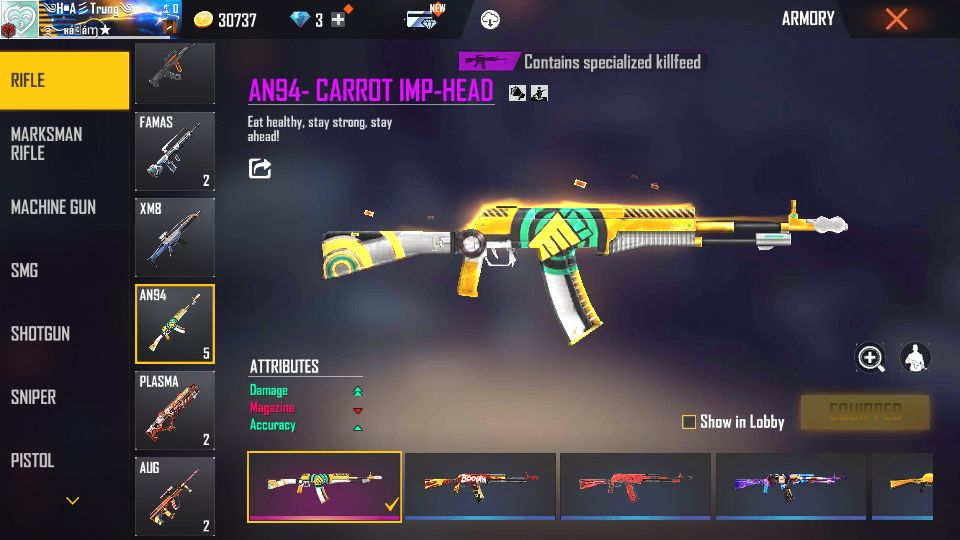Select the PLASMA weapon tile
The width and height of the screenshot is (960, 540).
pyautogui.click(x=175, y=410)
